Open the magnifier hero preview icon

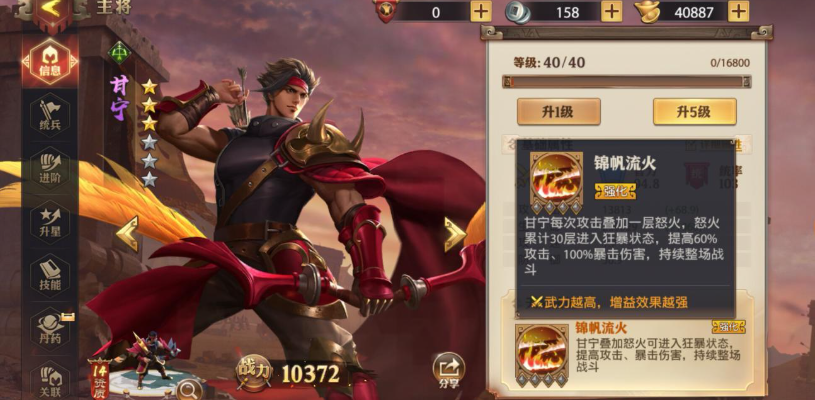[x=189, y=388]
